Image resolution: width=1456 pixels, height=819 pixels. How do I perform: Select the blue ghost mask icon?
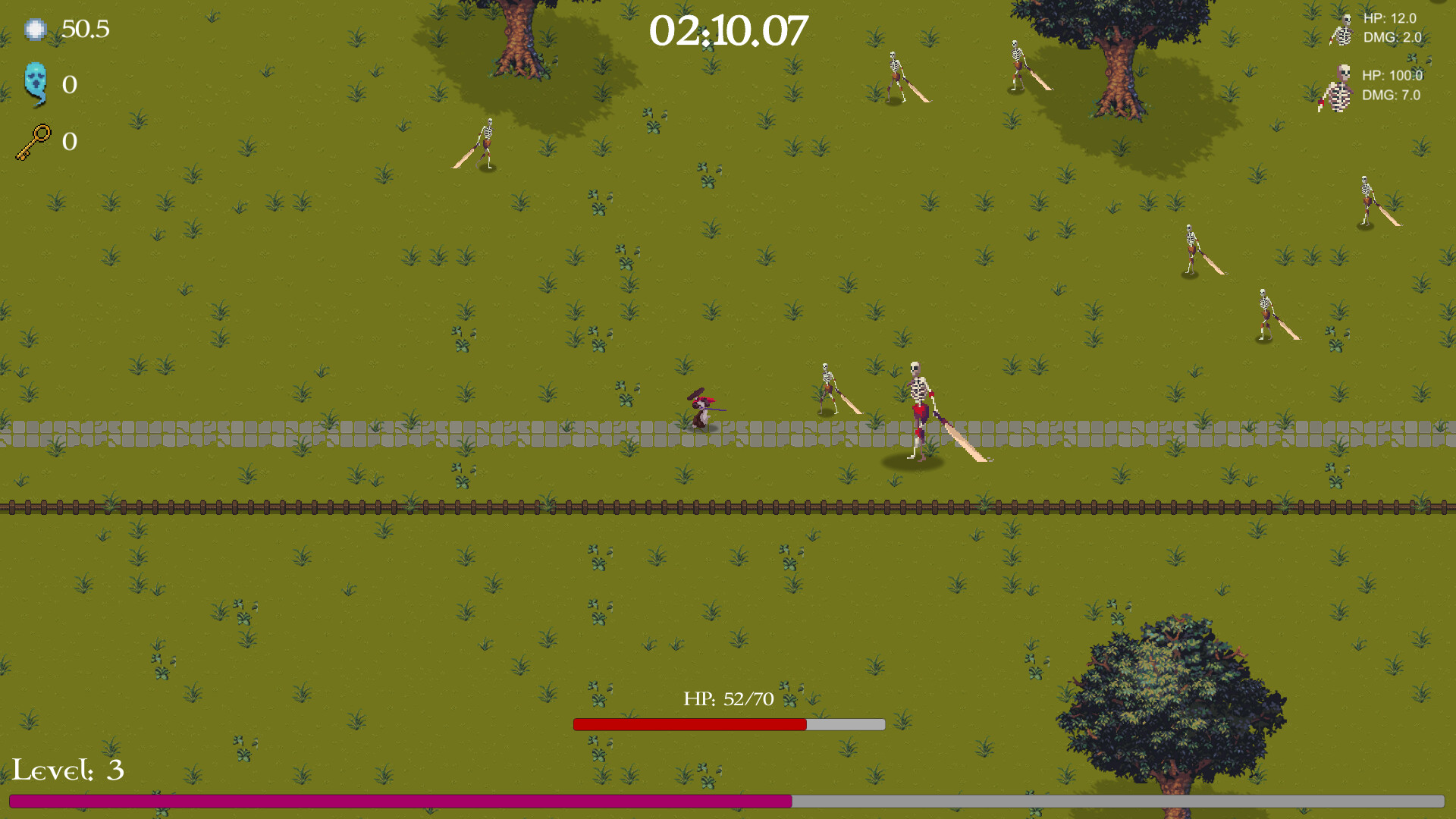(x=36, y=85)
